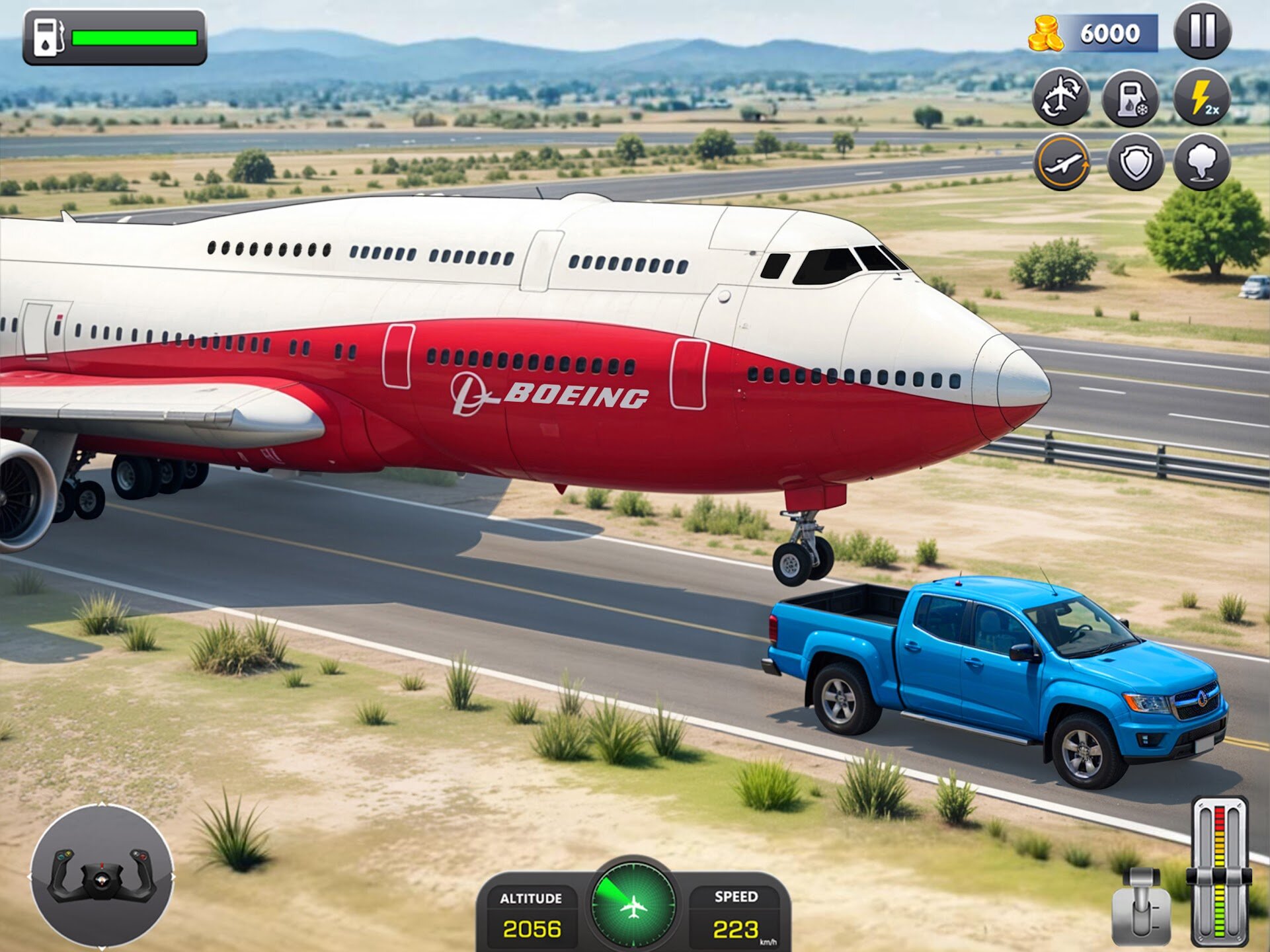This screenshot has width=1270, height=952.
Task: Pause the game
Action: (1202, 31)
